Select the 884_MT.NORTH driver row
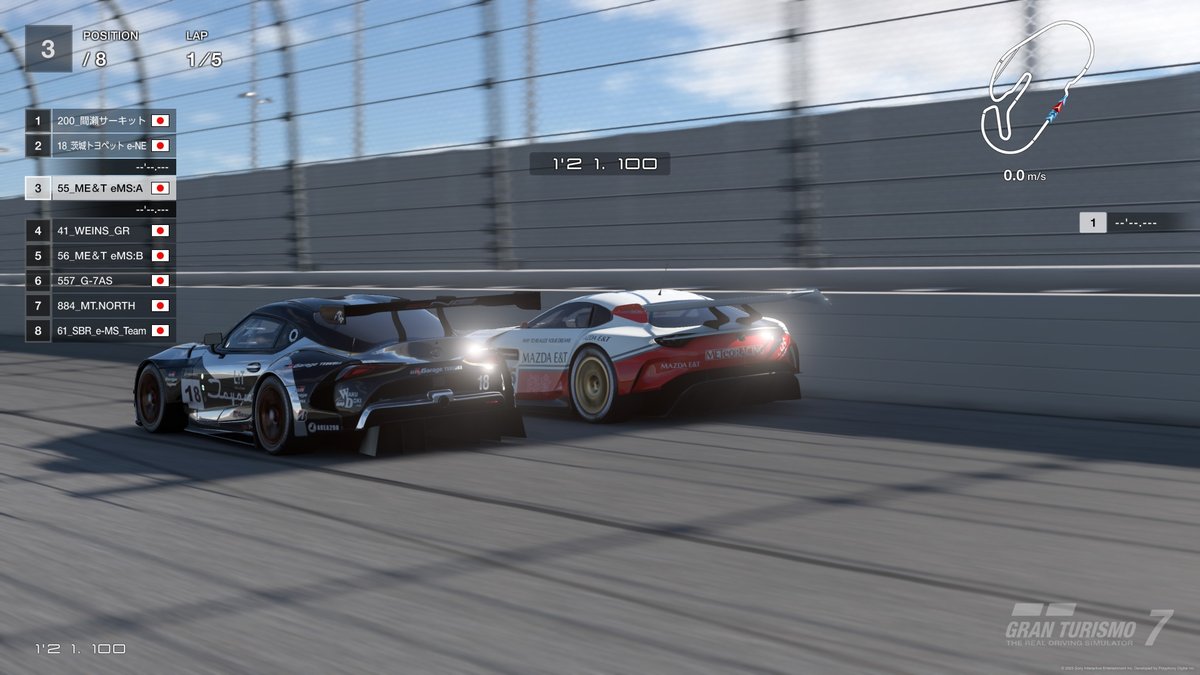1200x675 pixels. 100,306
